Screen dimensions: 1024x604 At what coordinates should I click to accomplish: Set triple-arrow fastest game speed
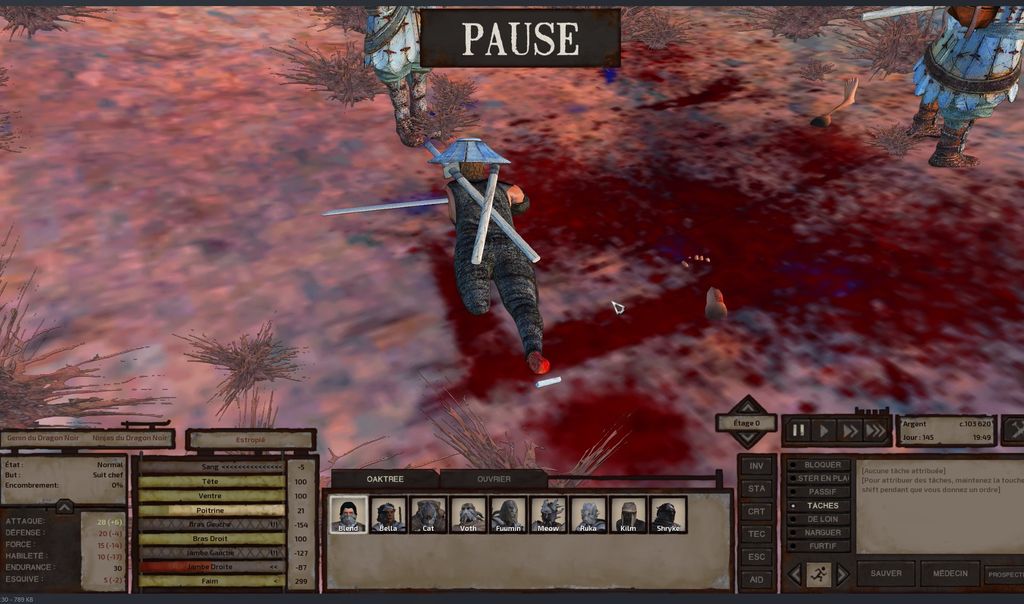point(875,431)
